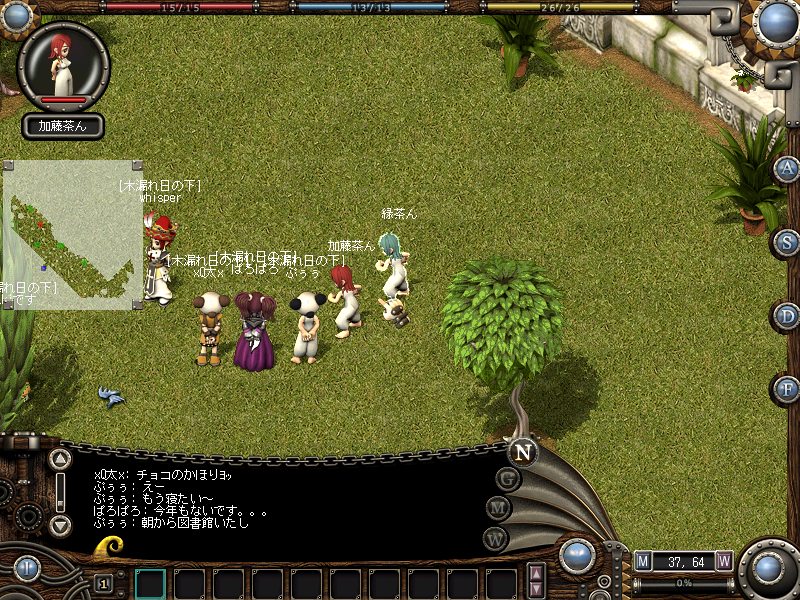Viewport: 800px width, 600px height.
Task: Switch to the G chat channel
Action: [508, 479]
